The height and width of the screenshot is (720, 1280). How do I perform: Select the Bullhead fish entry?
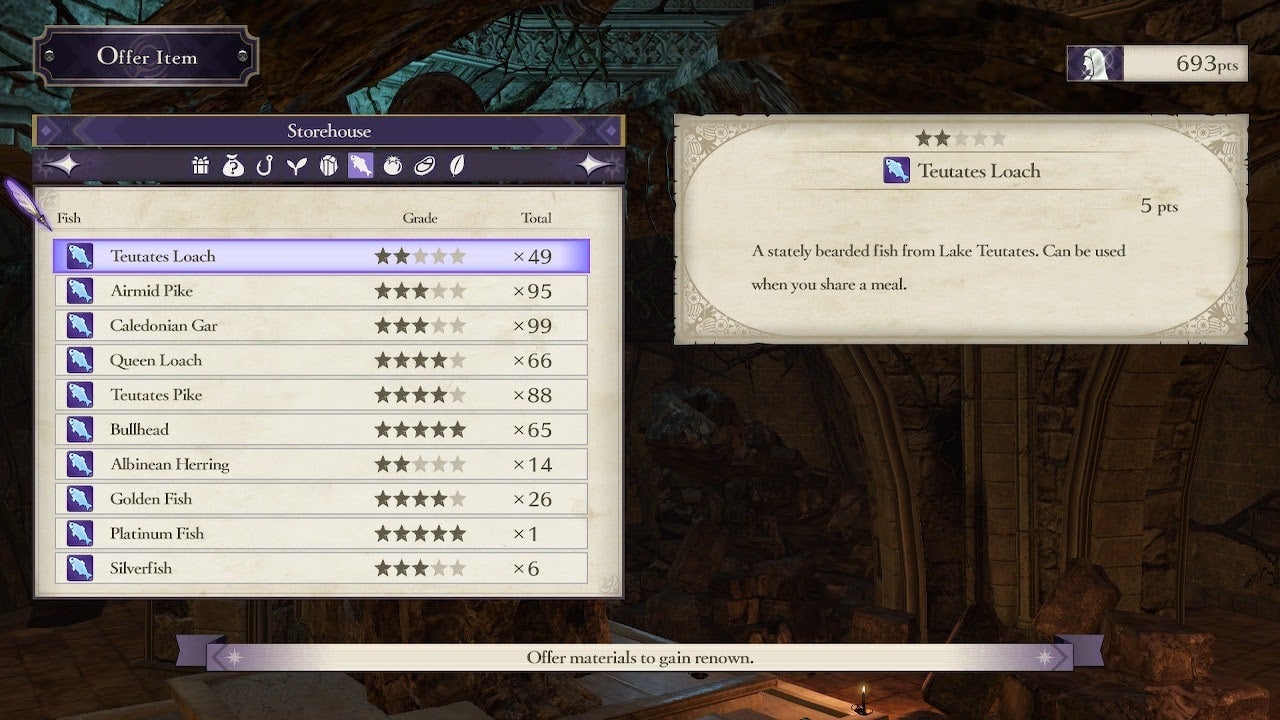321,430
